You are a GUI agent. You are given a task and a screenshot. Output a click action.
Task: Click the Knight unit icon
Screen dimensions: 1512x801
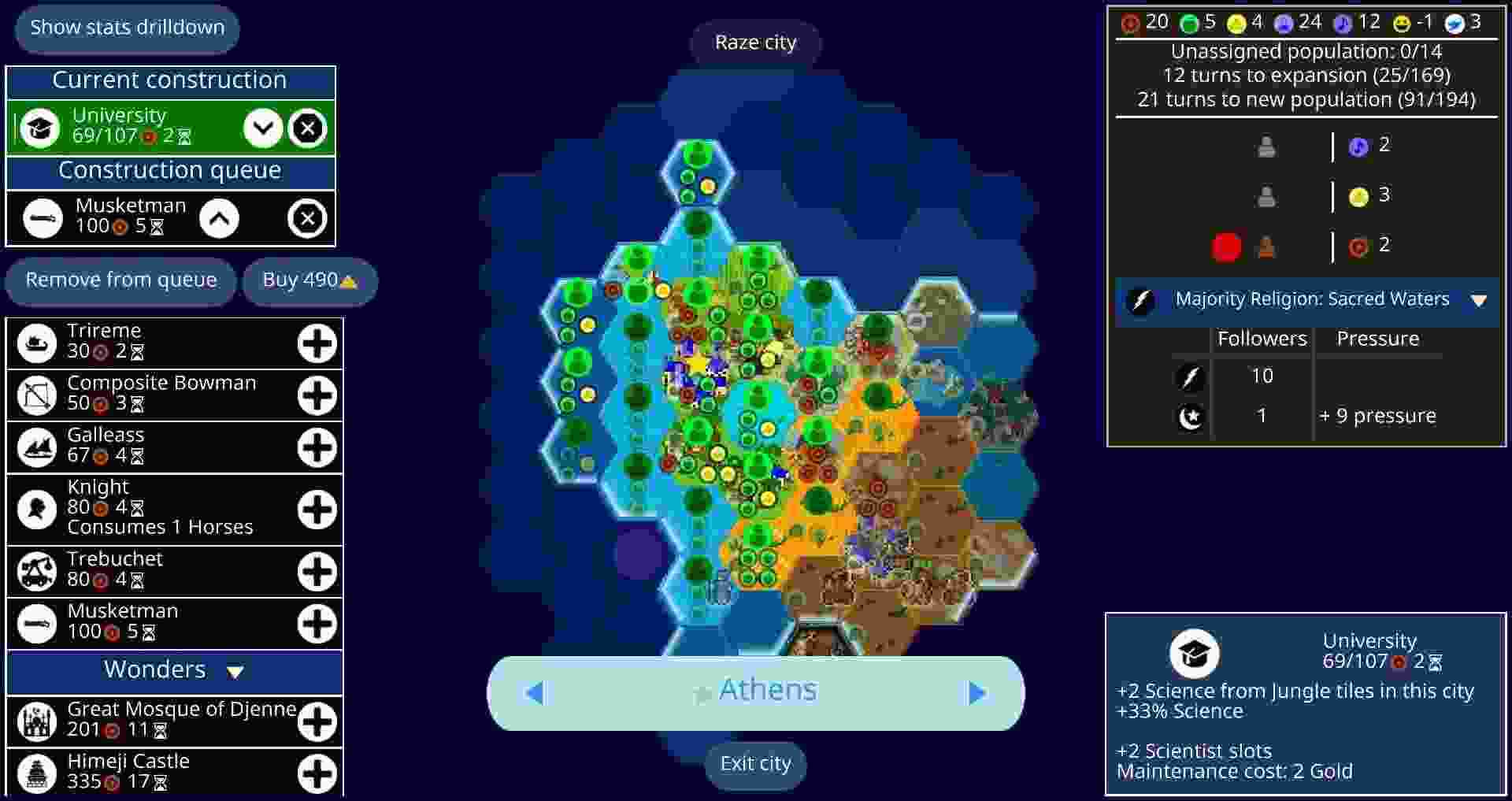36,509
